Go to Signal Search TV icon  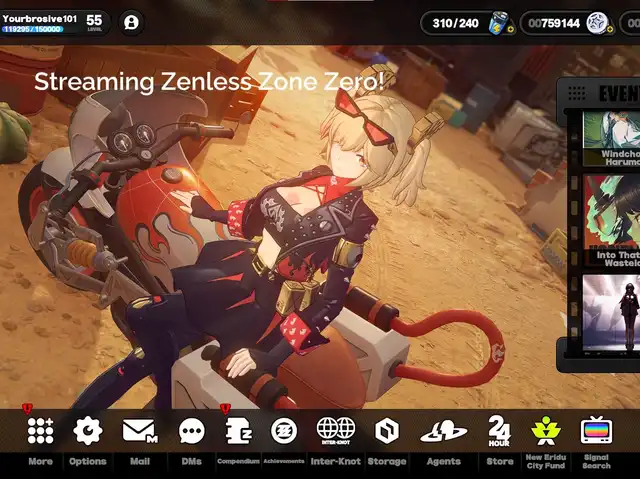[596, 431]
